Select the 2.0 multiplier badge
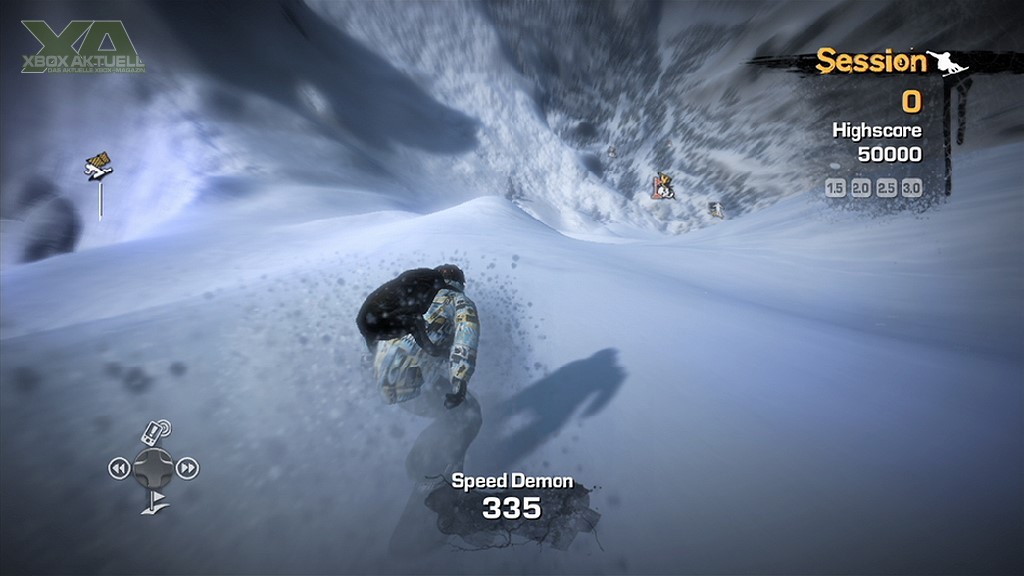This screenshot has width=1024, height=576. [x=861, y=188]
